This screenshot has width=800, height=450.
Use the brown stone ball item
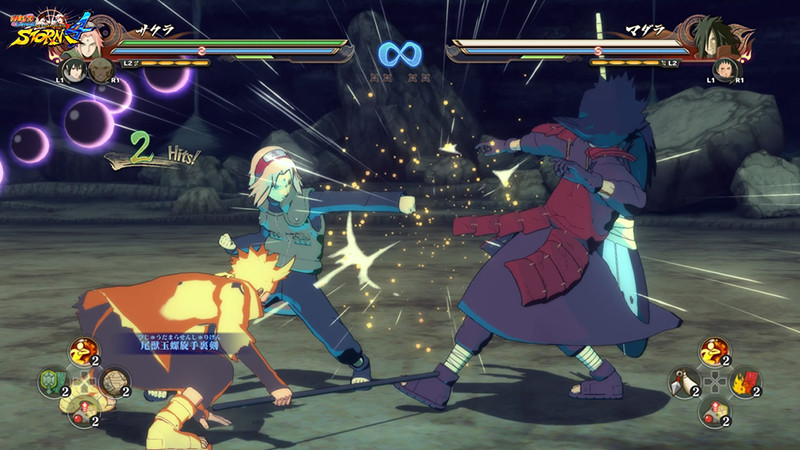pos(115,382)
